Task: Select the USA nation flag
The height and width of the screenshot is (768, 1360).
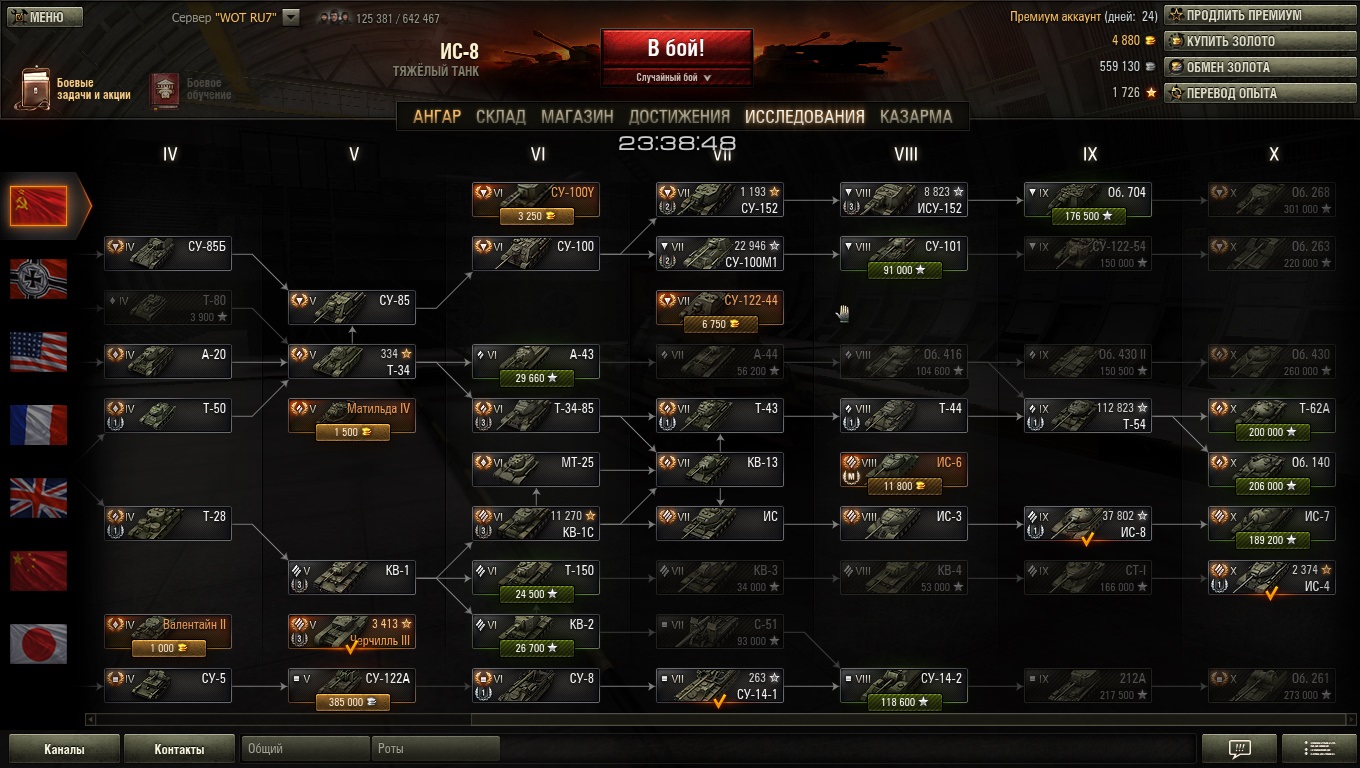Action: [x=39, y=352]
